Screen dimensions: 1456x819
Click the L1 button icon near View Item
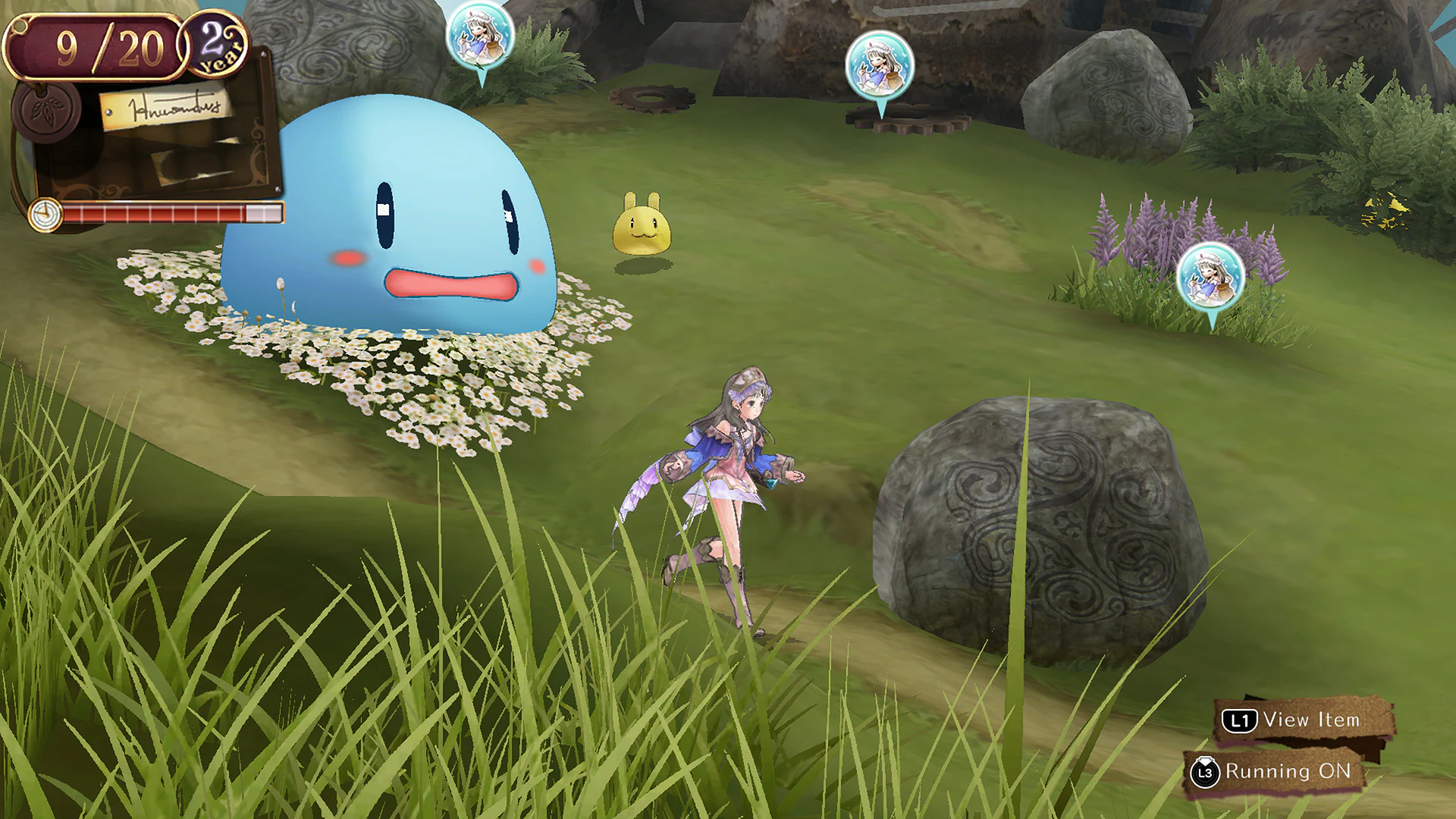(1240, 720)
